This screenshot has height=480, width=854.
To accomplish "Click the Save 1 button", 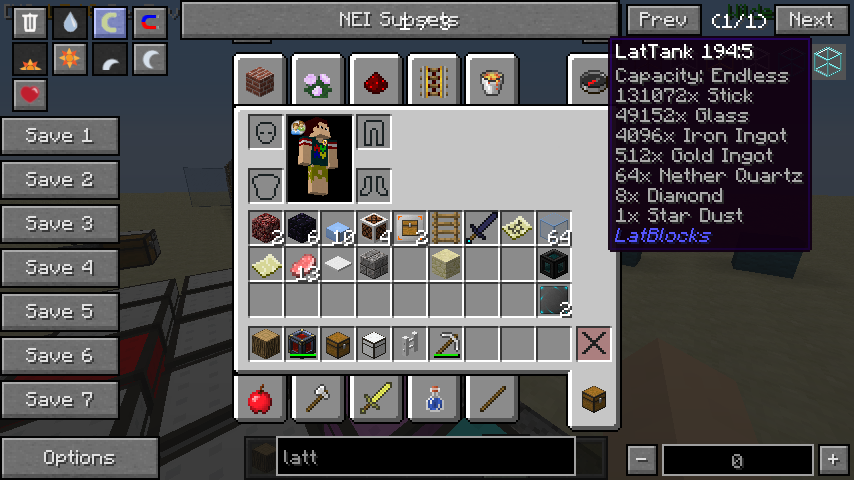I will click(x=60, y=136).
